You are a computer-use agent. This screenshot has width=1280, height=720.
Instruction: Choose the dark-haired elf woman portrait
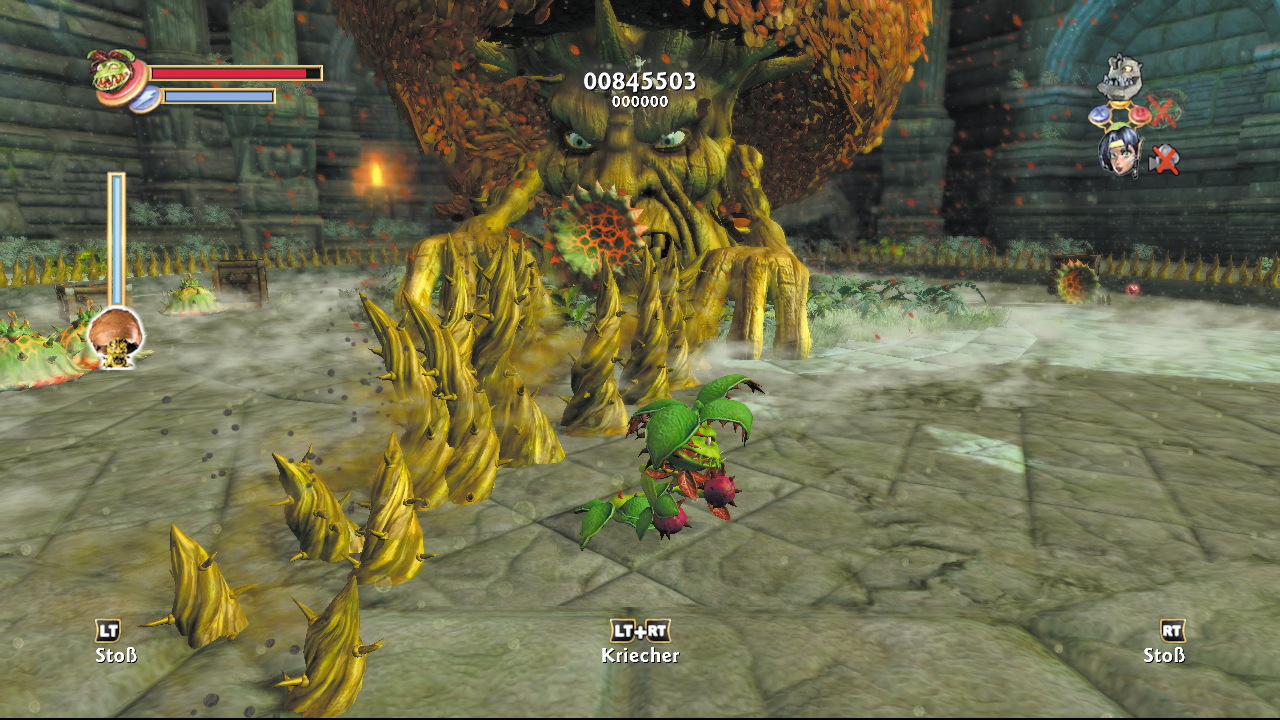coord(1121,152)
